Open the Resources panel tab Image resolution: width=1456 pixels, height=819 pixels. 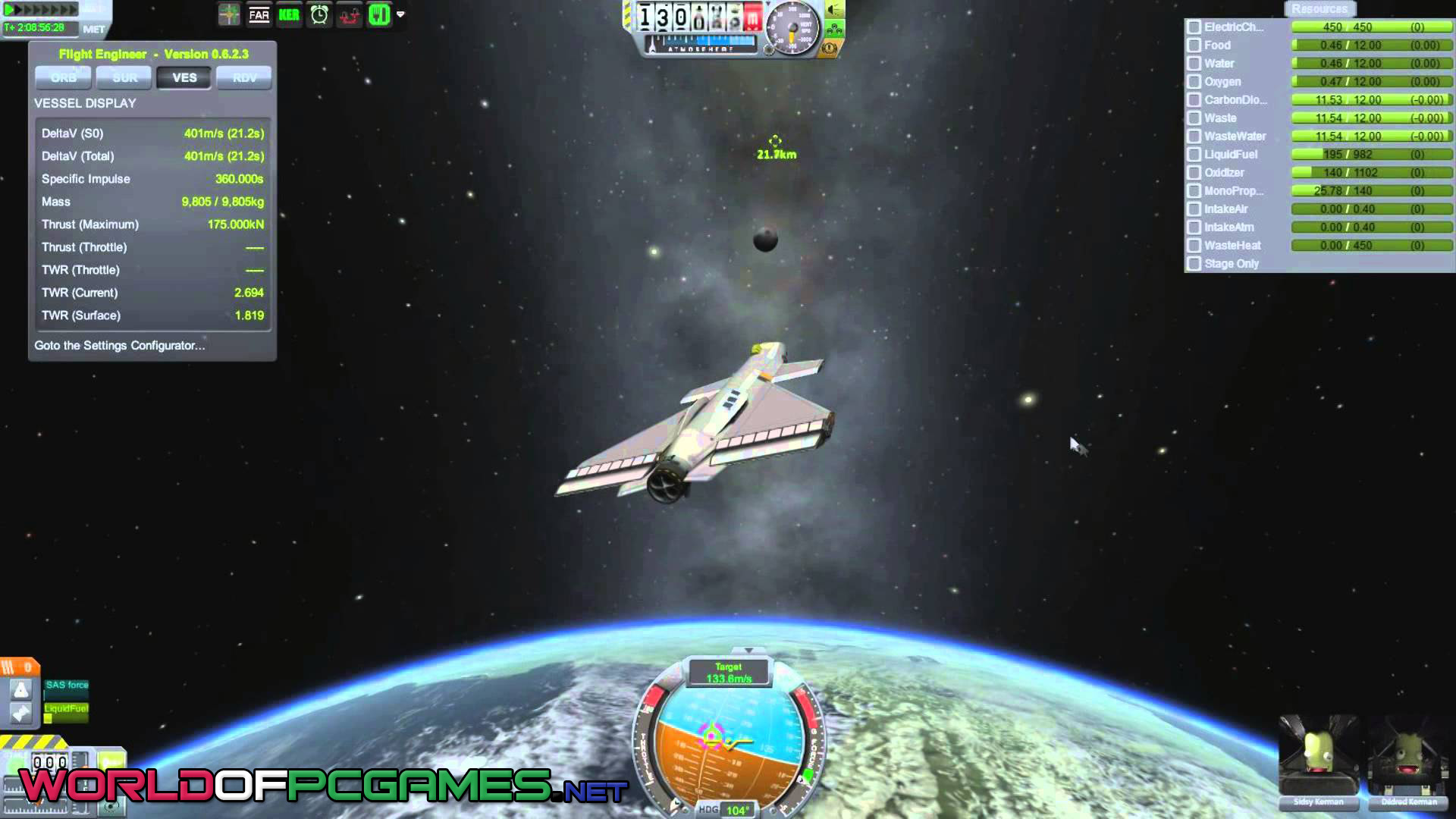point(1319,9)
